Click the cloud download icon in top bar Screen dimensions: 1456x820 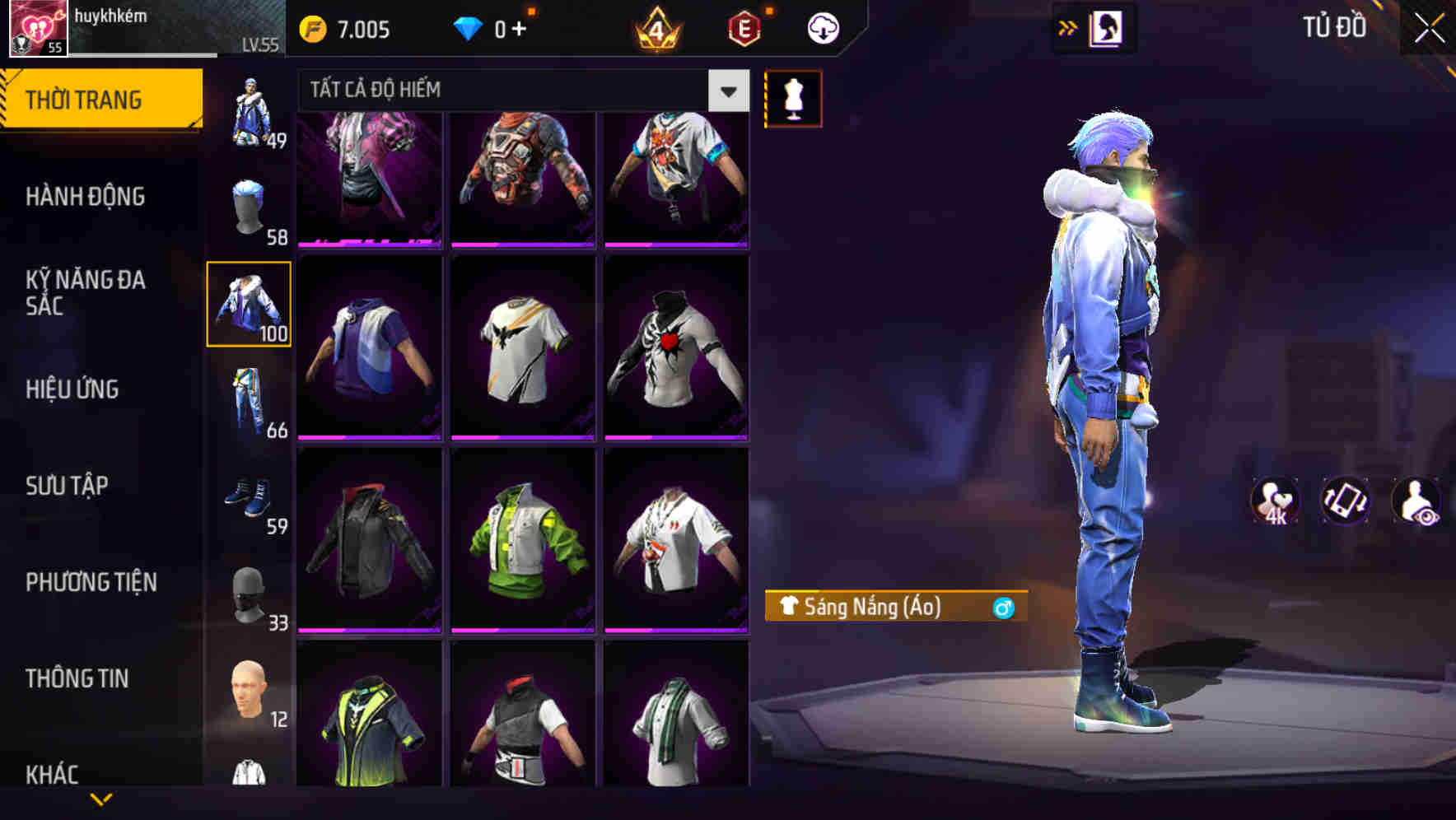coord(822,26)
